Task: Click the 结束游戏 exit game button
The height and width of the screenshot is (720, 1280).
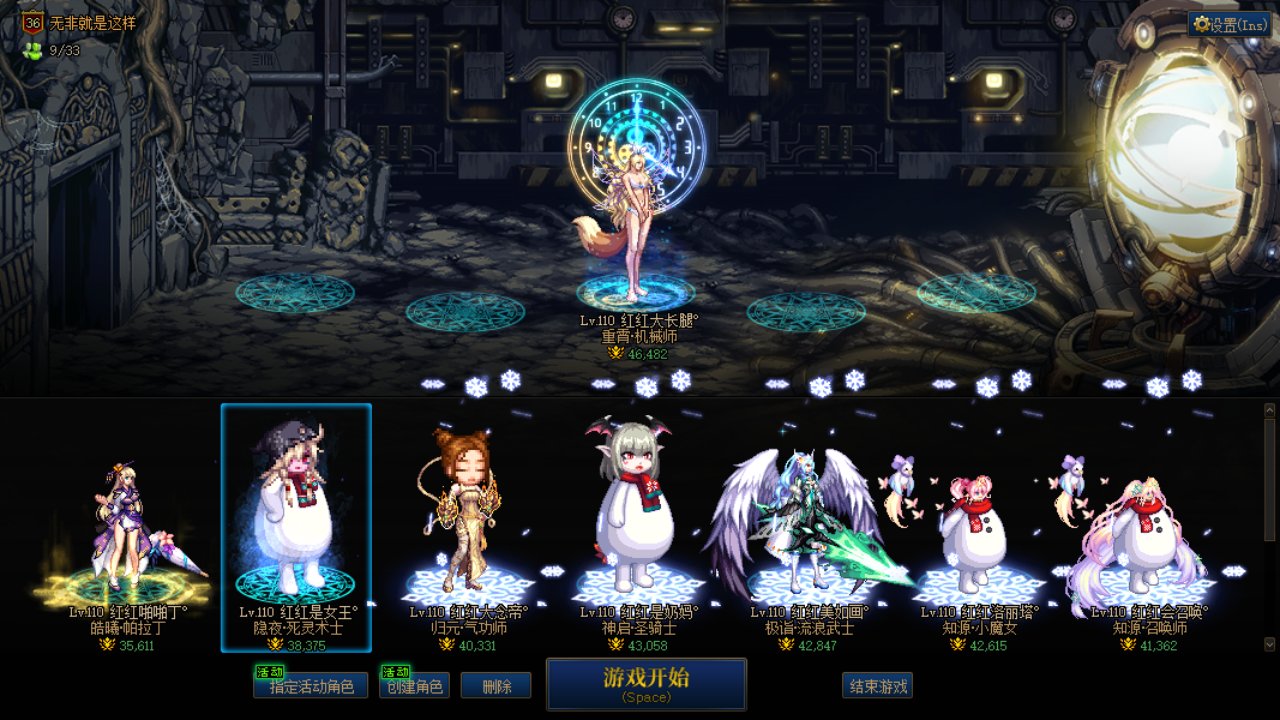Action: pyautogui.click(x=877, y=686)
